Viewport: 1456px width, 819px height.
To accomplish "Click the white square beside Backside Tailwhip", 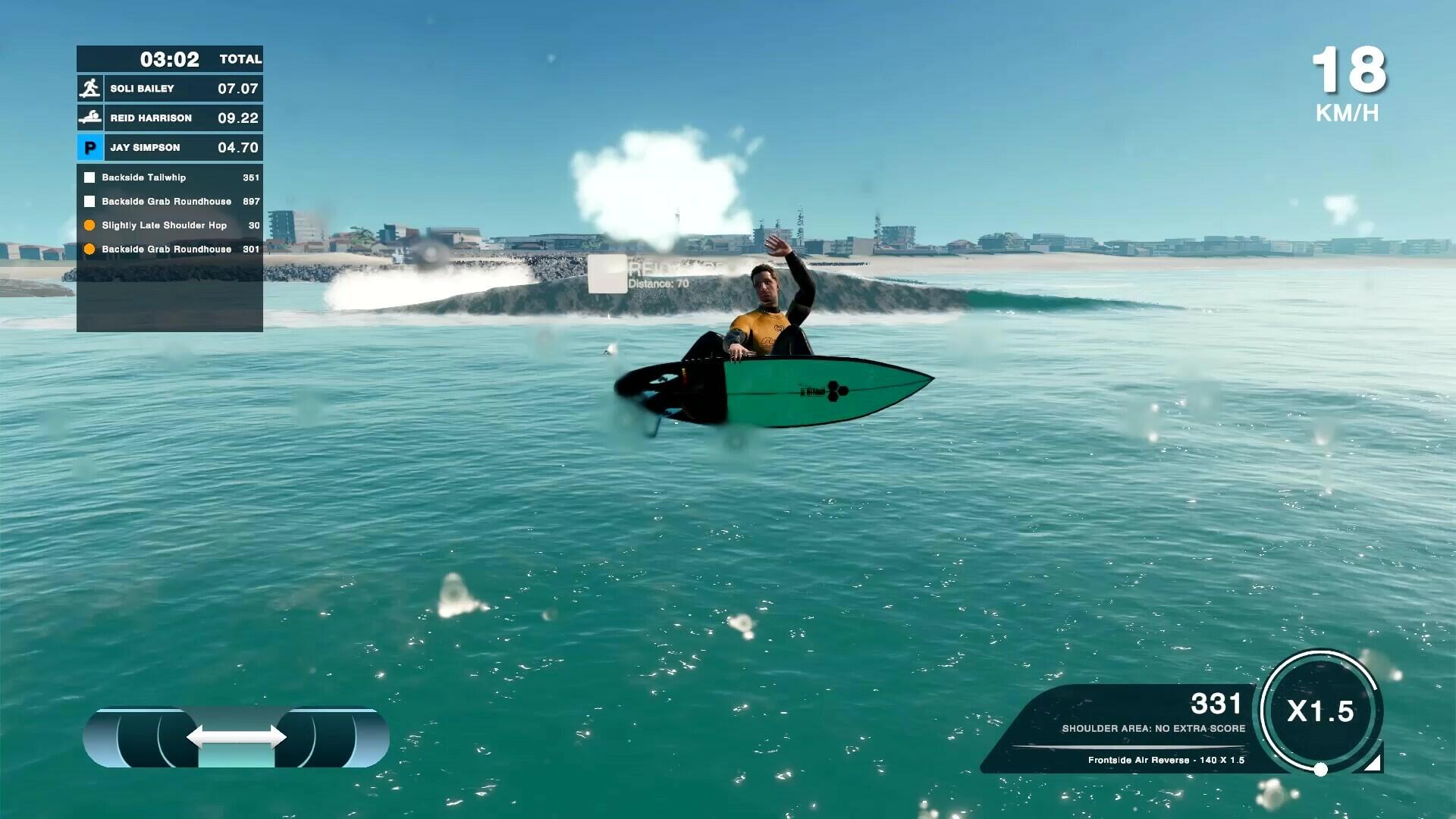I will 90,177.
